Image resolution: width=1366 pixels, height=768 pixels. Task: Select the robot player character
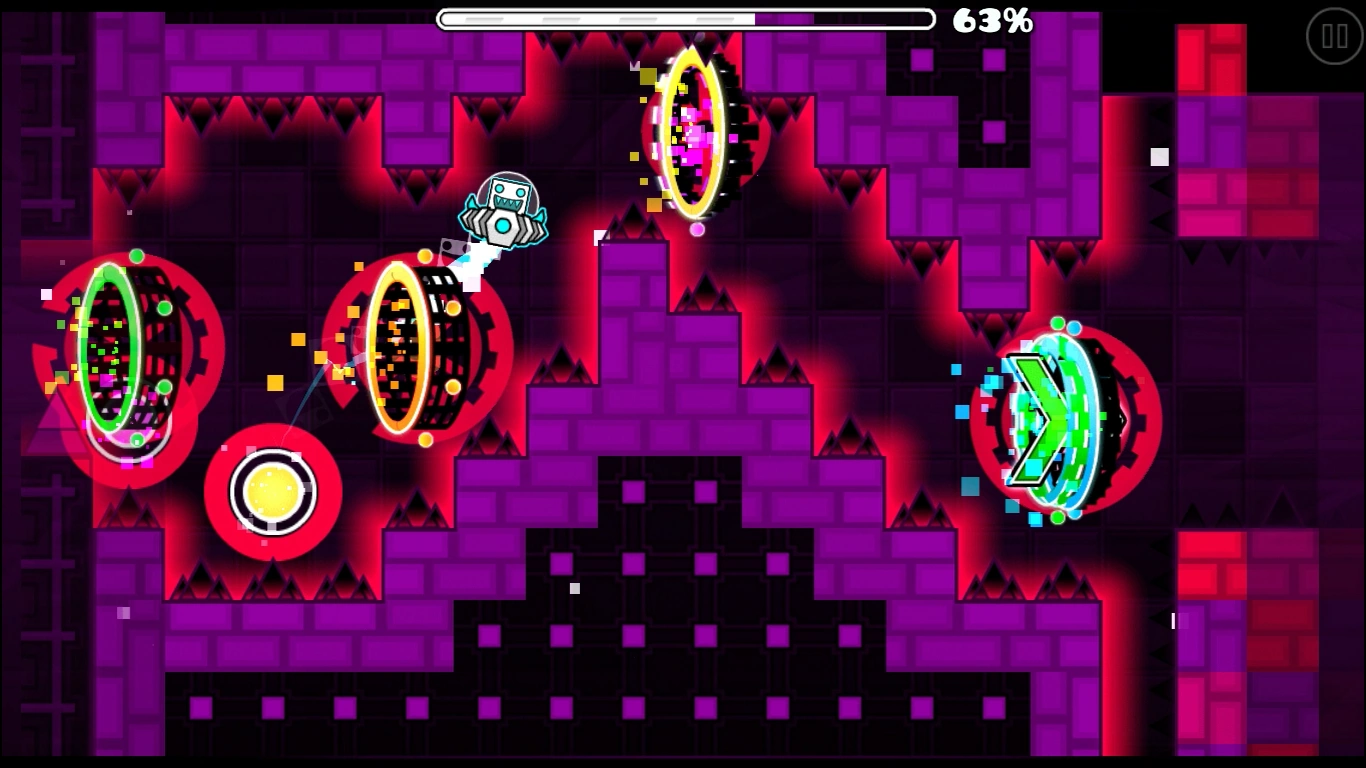(x=505, y=210)
